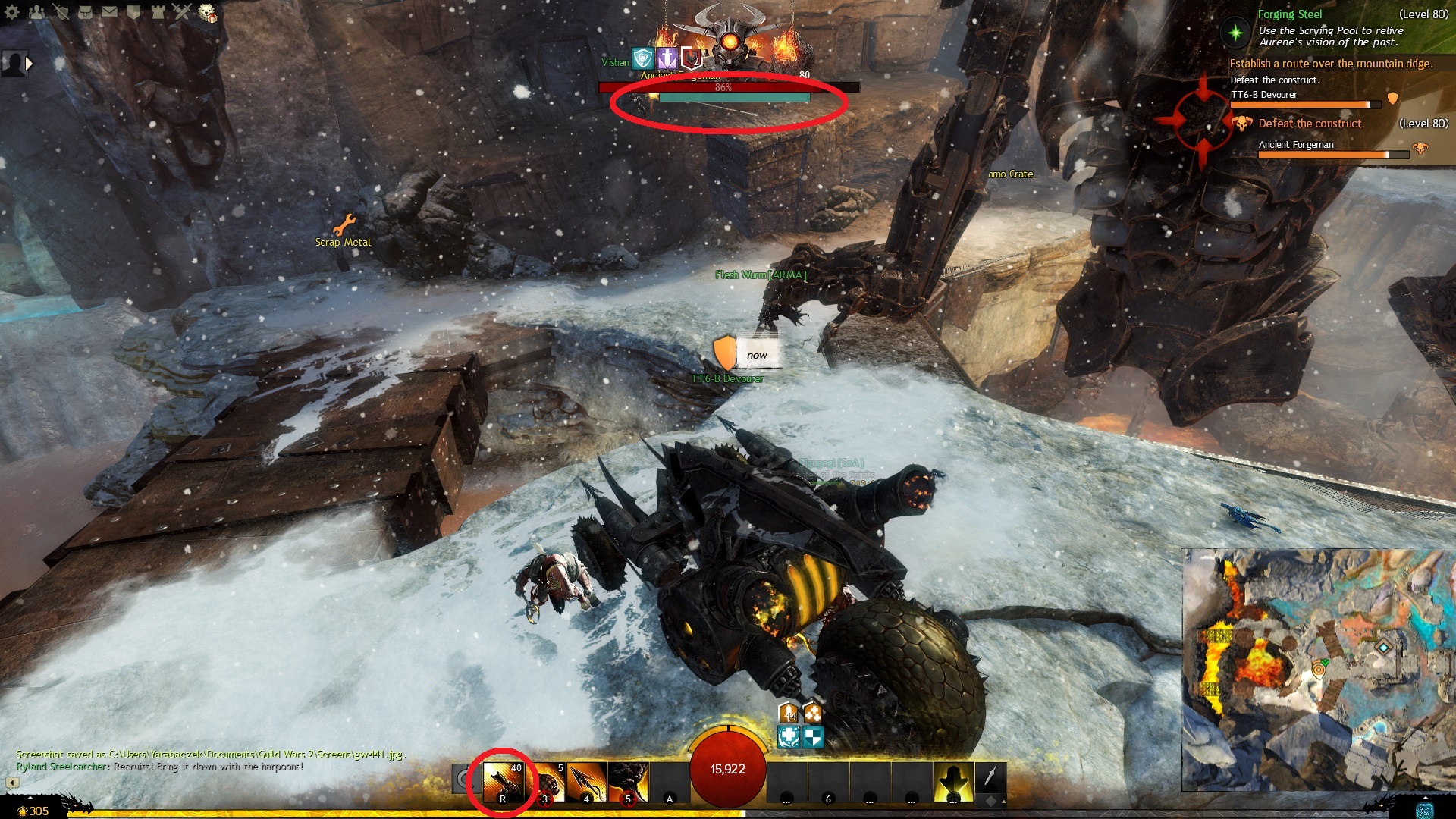This screenshot has width=1456, height=819.
Task: Open the weapon swap sword slot
Action: 990,777
